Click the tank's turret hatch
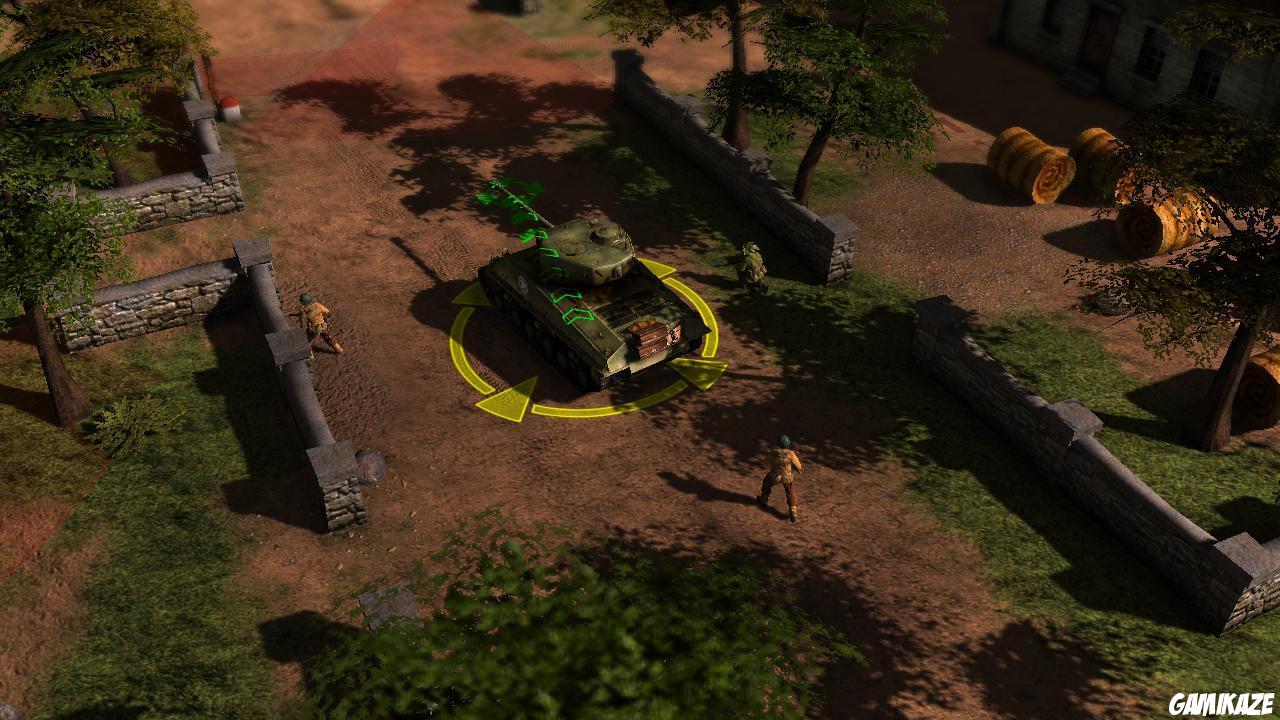This screenshot has width=1280, height=720. (607, 232)
